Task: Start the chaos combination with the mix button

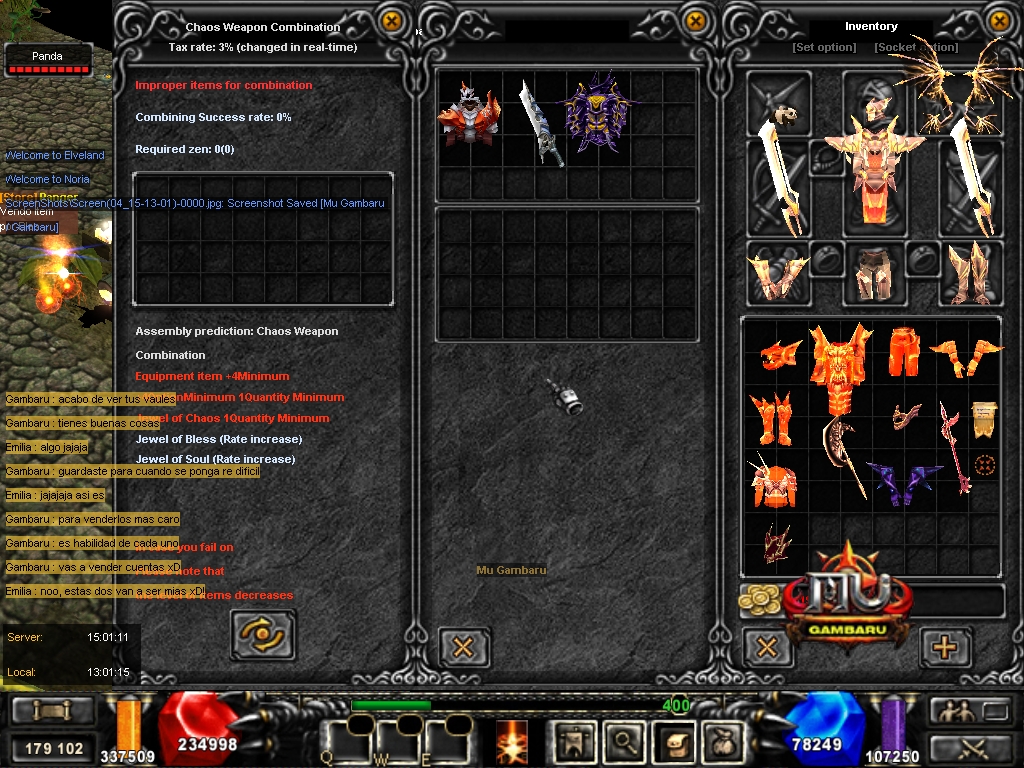Action: (x=264, y=633)
